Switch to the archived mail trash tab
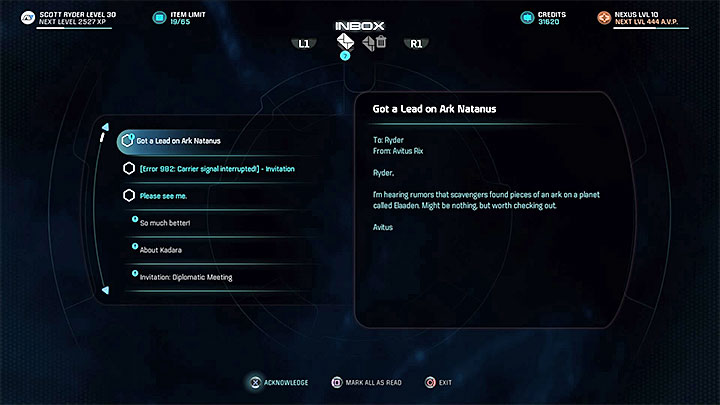 tap(375, 42)
